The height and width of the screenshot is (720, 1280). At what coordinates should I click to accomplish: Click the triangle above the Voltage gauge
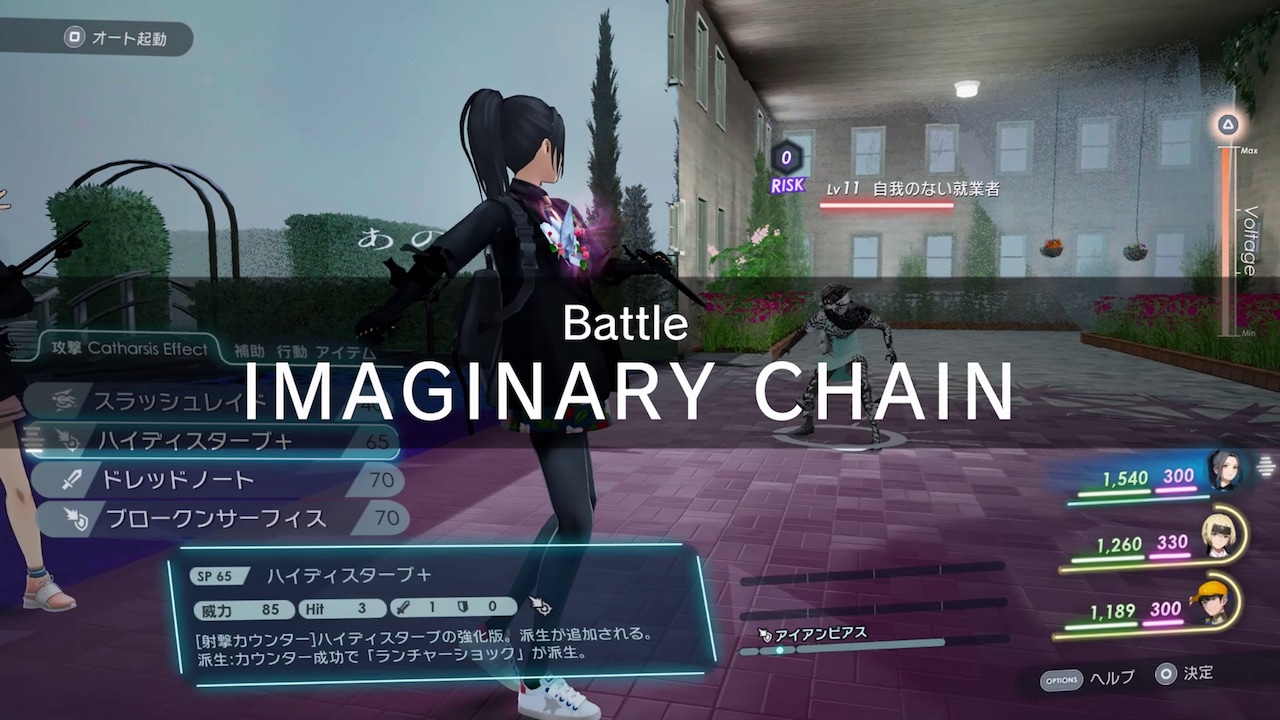tap(1226, 124)
